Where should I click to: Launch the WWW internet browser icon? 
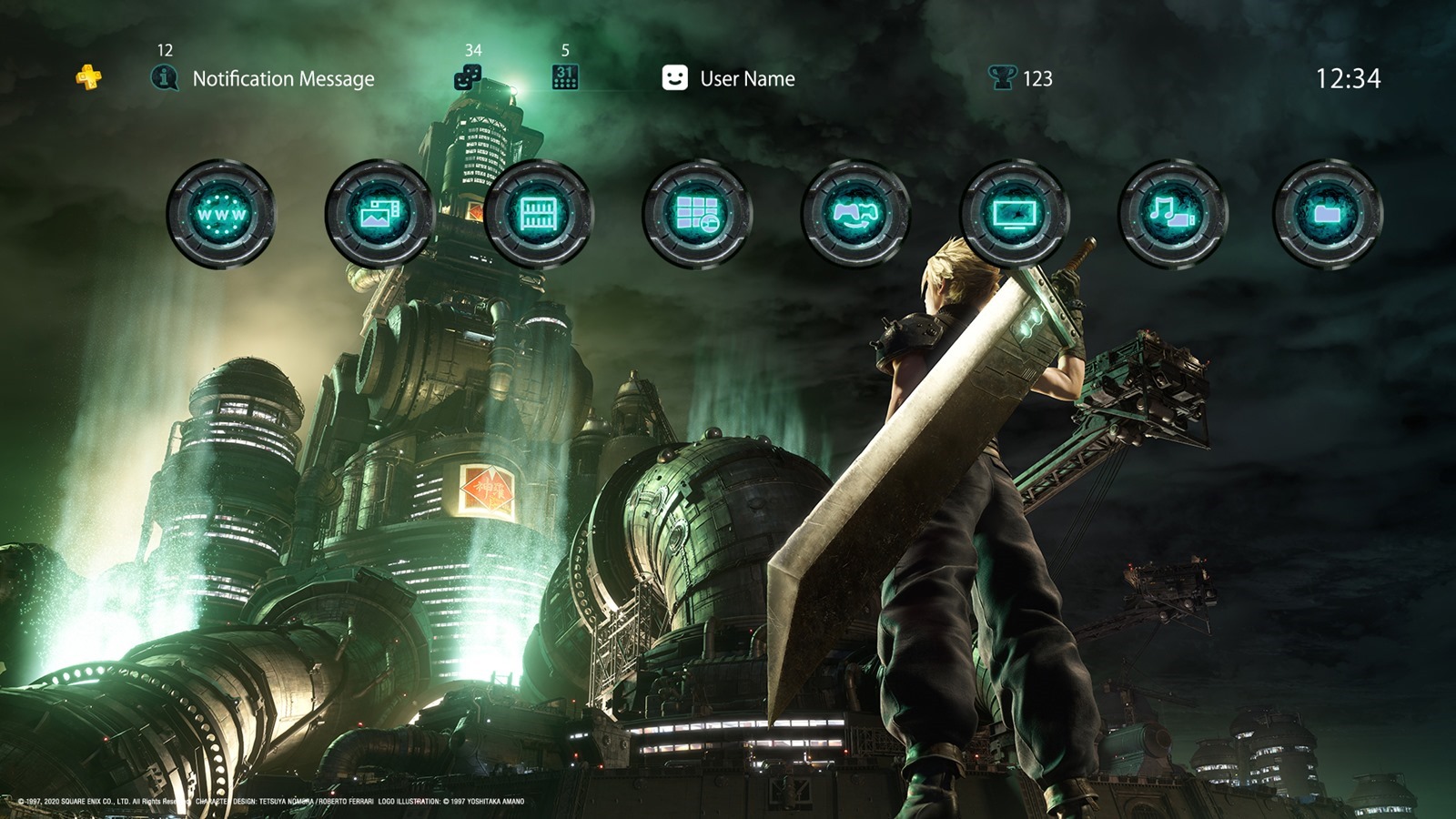[221, 215]
